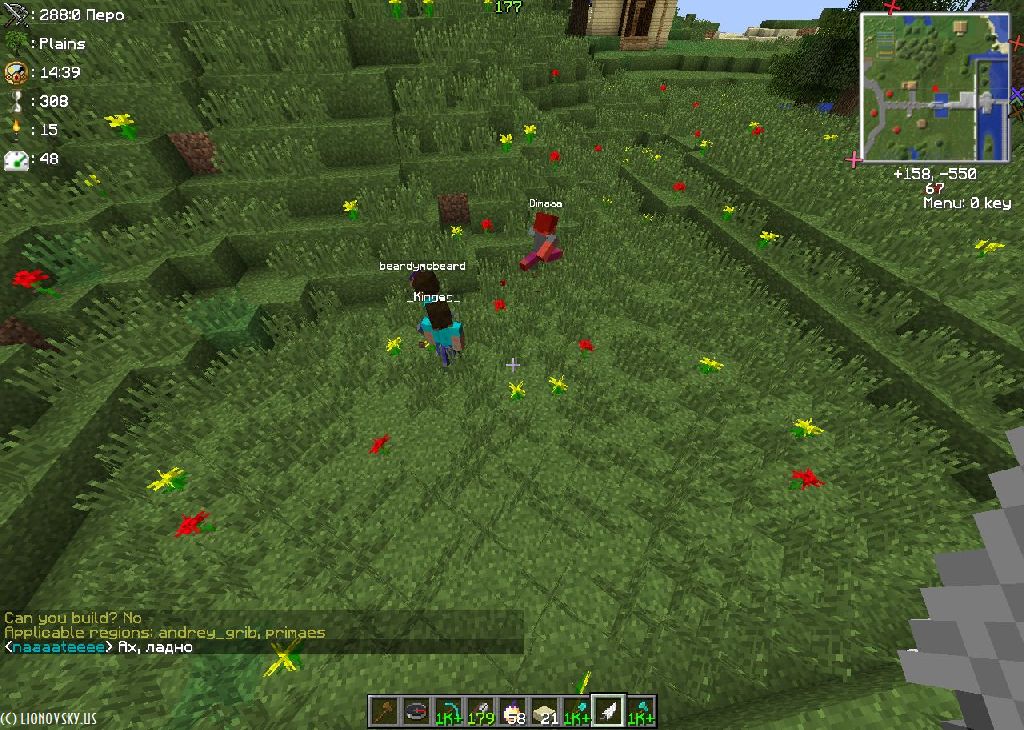The image size is (1024, 730).
Task: Select the compass hotbar slot
Action: [416, 711]
